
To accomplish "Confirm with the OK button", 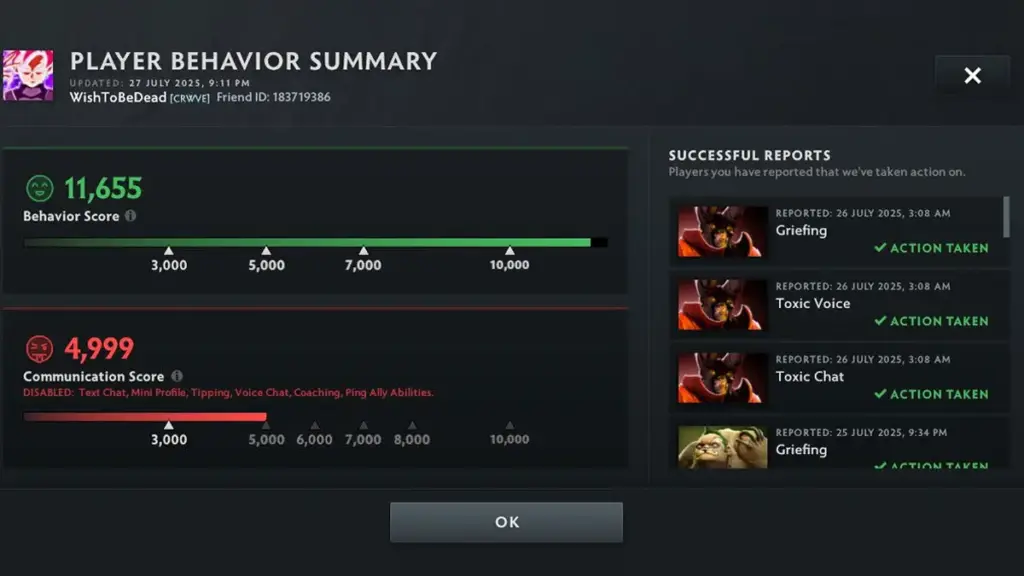I will 506,522.
